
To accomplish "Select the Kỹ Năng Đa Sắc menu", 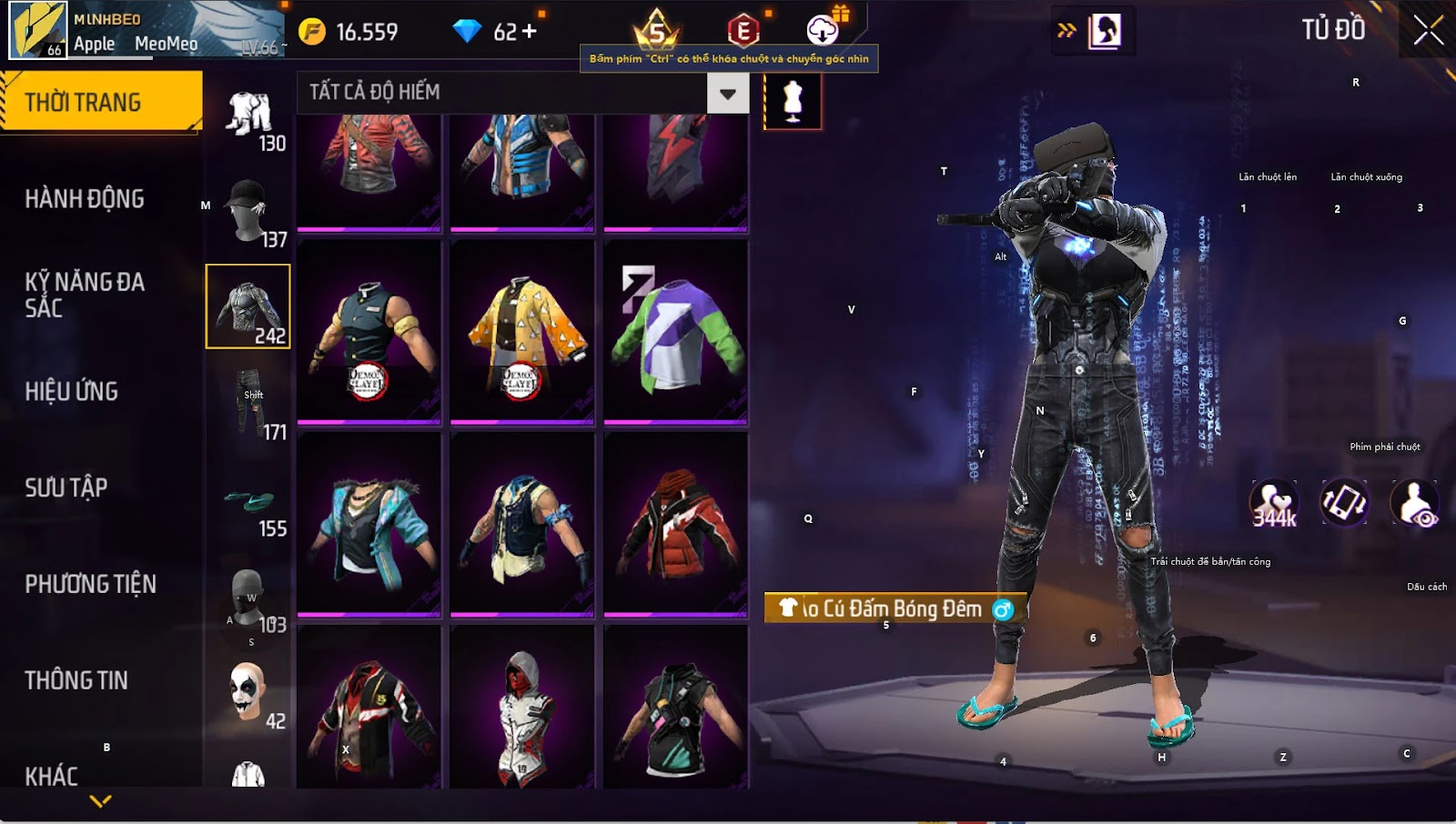I will 85,295.
